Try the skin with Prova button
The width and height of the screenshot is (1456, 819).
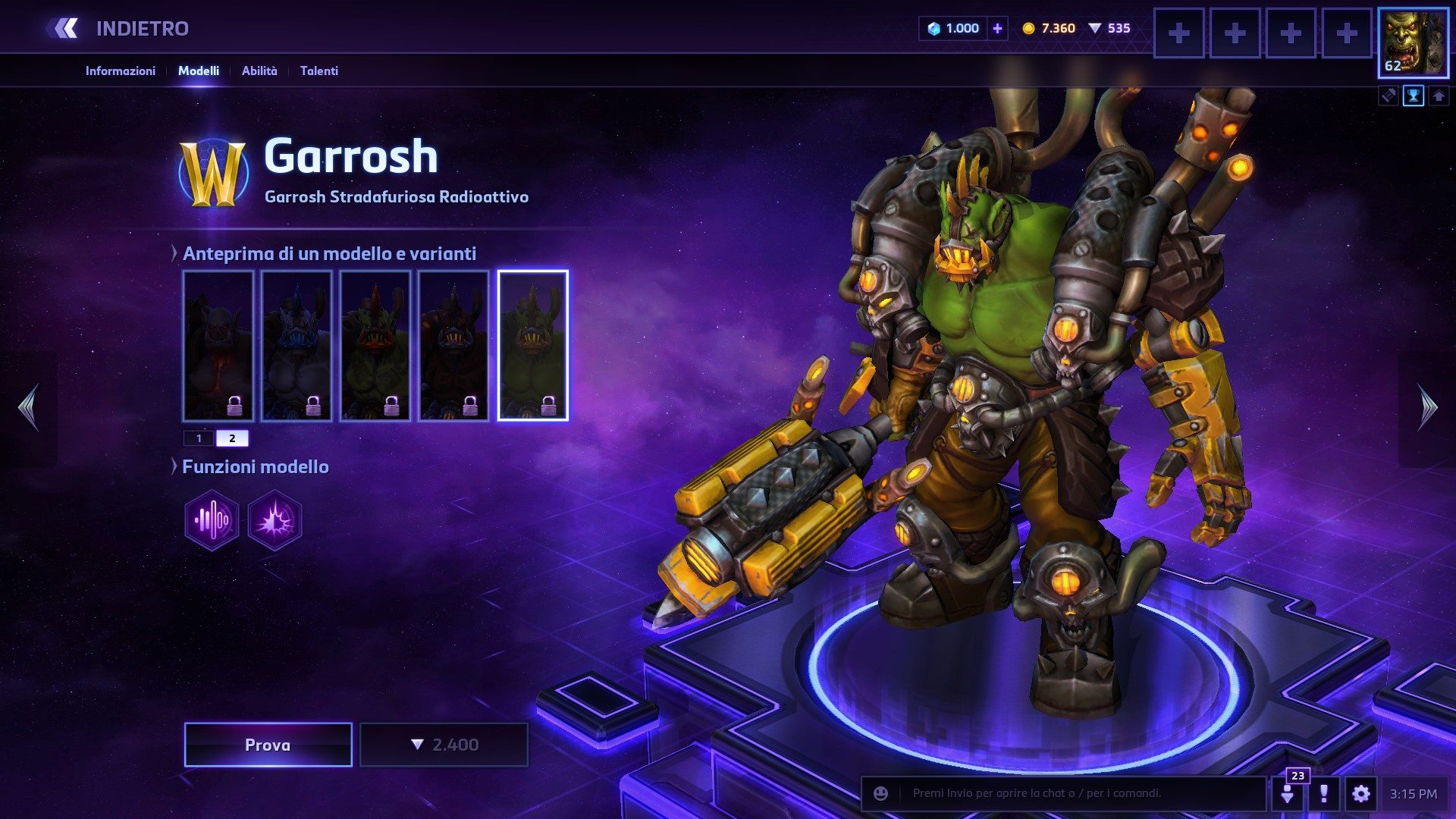[x=268, y=745]
